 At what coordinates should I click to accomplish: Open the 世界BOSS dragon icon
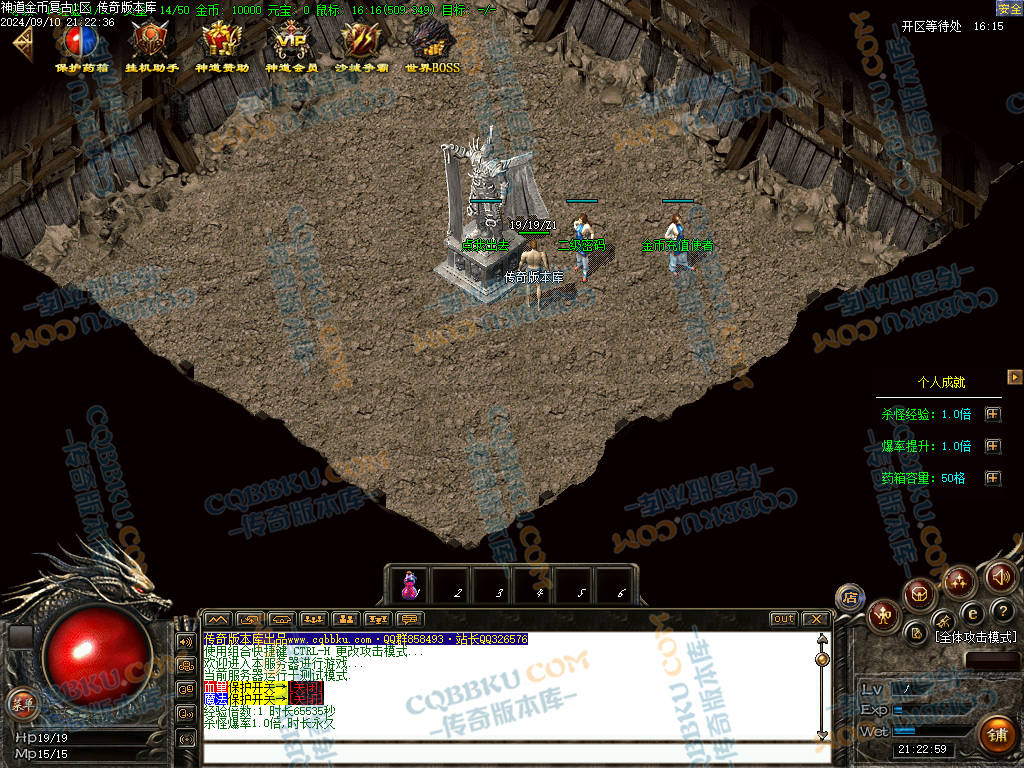tap(432, 43)
